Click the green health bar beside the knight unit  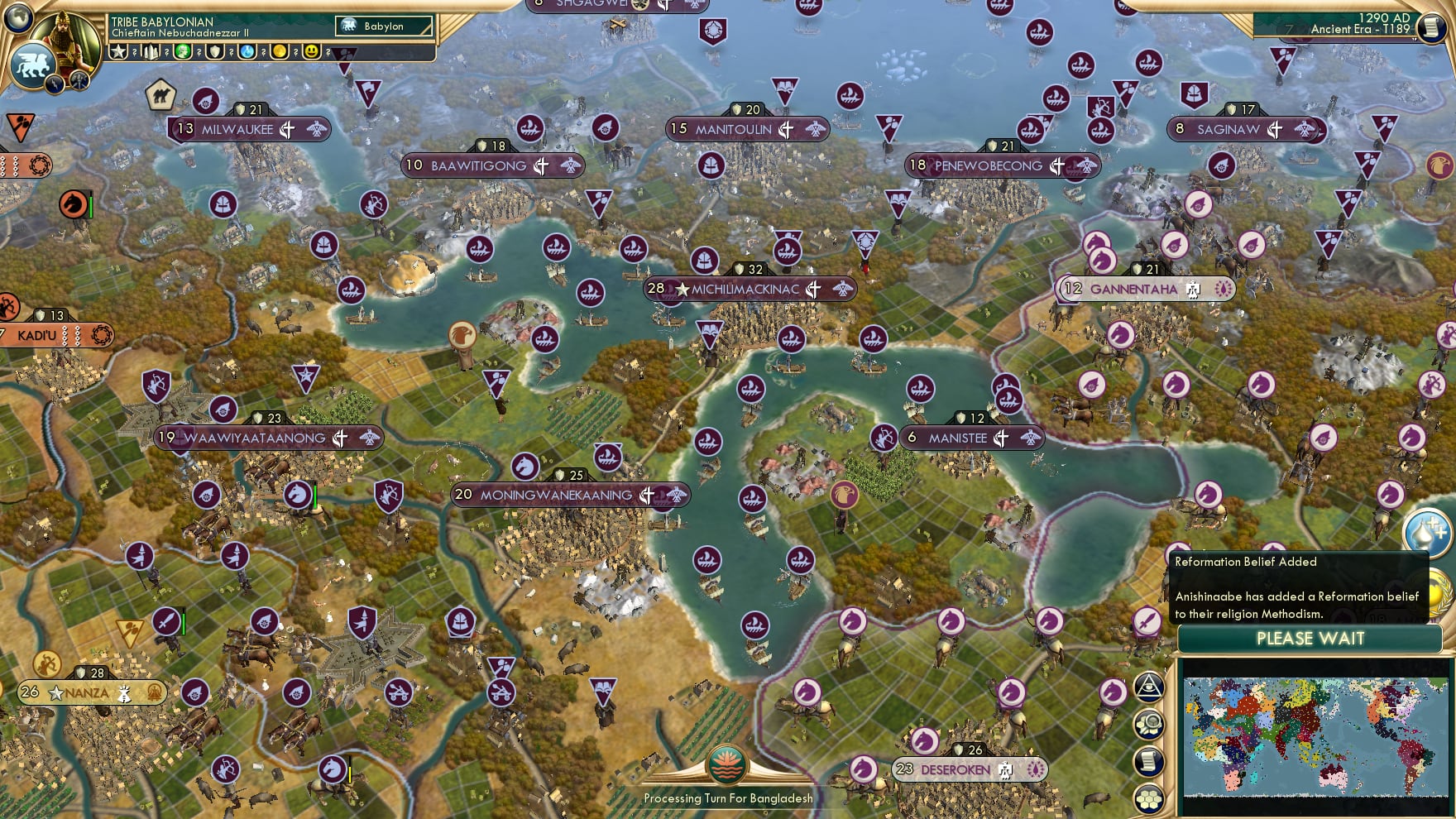click(x=317, y=496)
